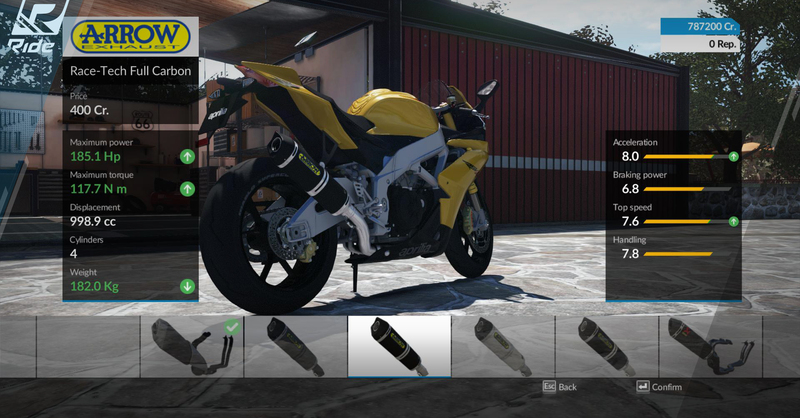This screenshot has width=800, height=418.
Task: Pick the rightmost full exhaust system thumbnail
Action: coord(712,345)
